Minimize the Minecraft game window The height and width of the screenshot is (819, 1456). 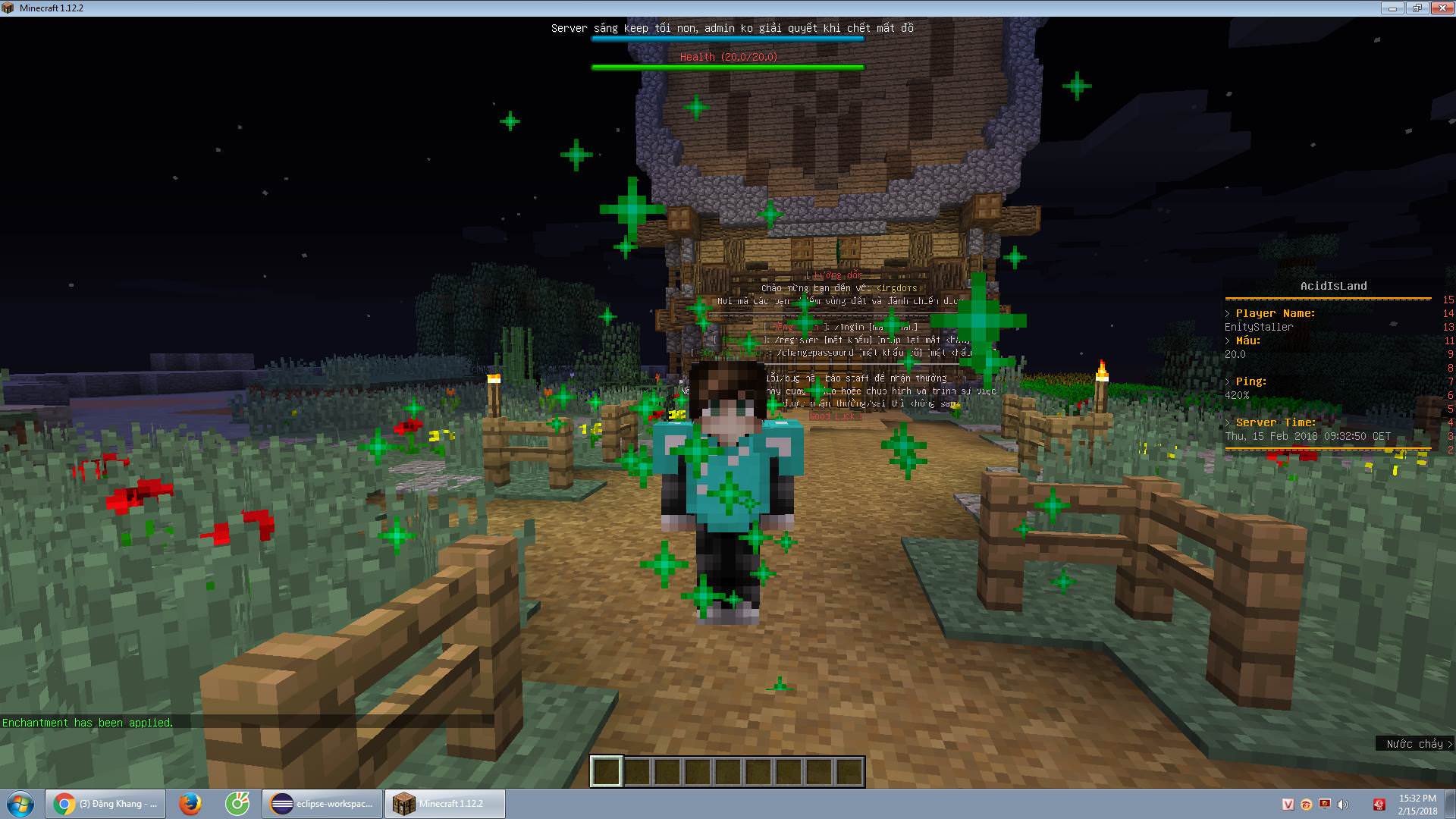[x=1392, y=8]
